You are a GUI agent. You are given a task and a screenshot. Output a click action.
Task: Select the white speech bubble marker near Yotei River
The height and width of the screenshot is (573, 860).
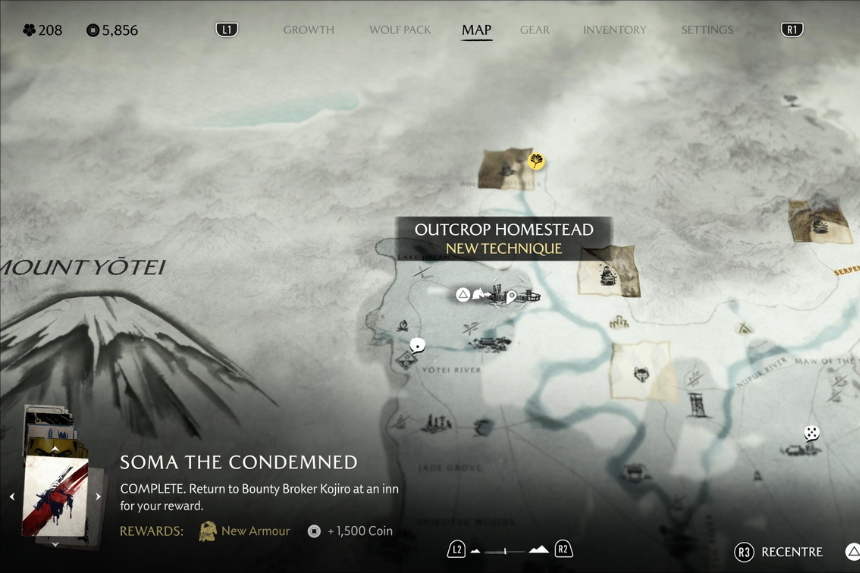[417, 345]
